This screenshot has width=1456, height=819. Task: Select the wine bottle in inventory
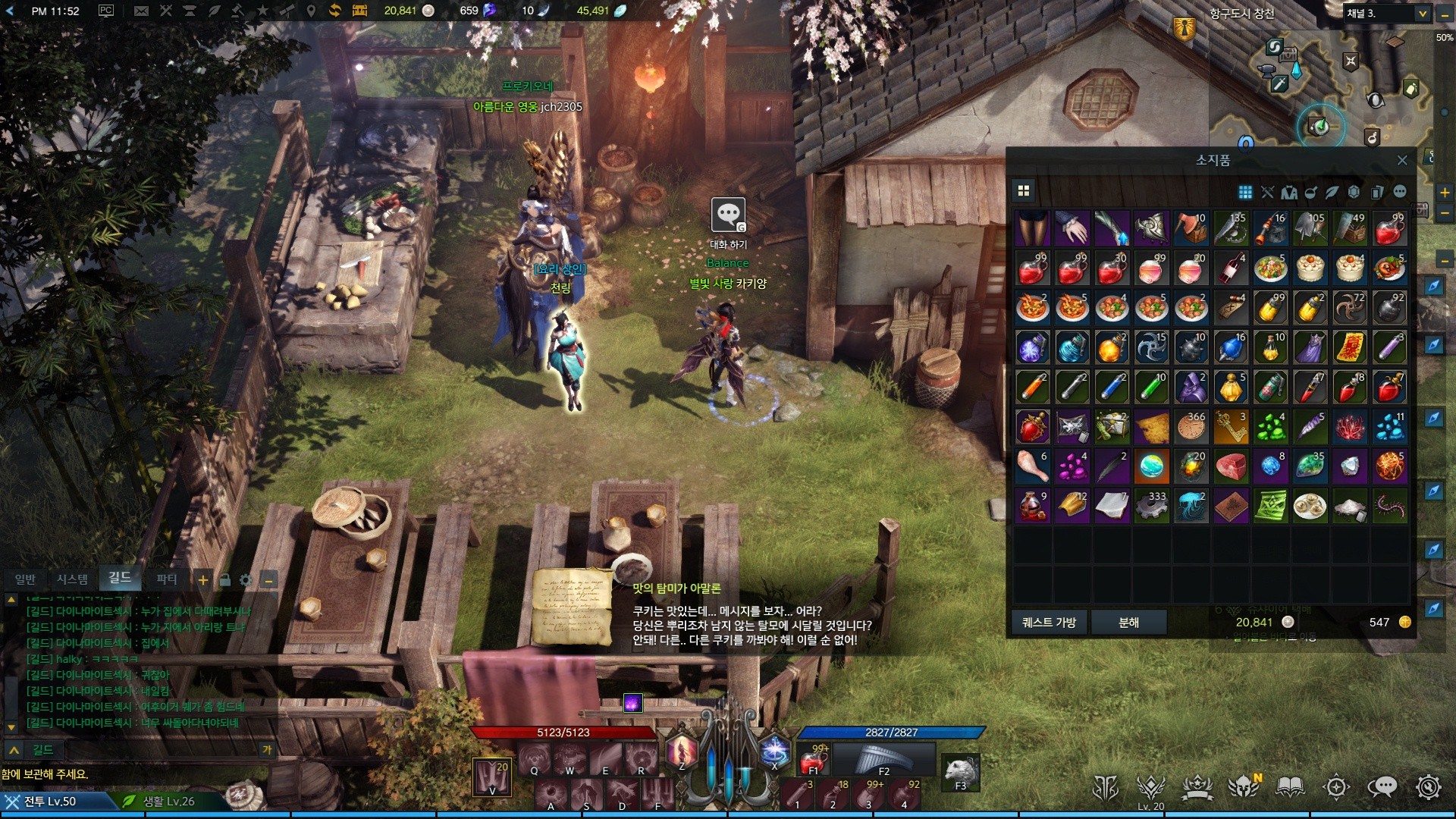click(x=1232, y=268)
